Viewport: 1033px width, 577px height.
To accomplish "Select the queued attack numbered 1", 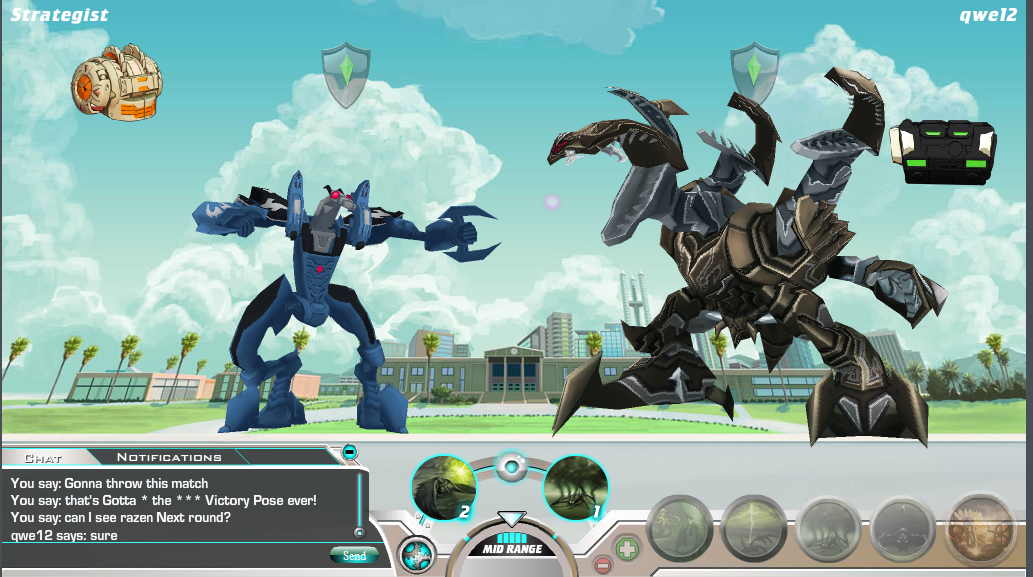I will pos(576,488).
